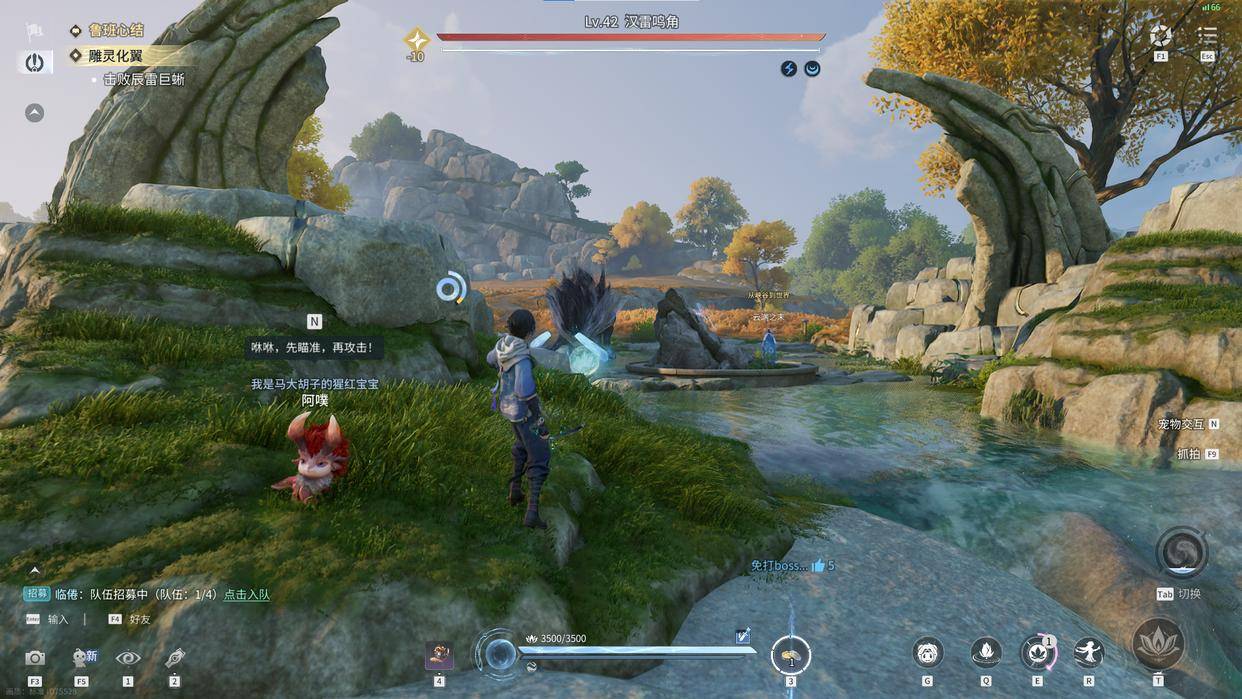Activate the flame skill icon
Viewport: 1242px width, 699px height.
click(x=986, y=653)
